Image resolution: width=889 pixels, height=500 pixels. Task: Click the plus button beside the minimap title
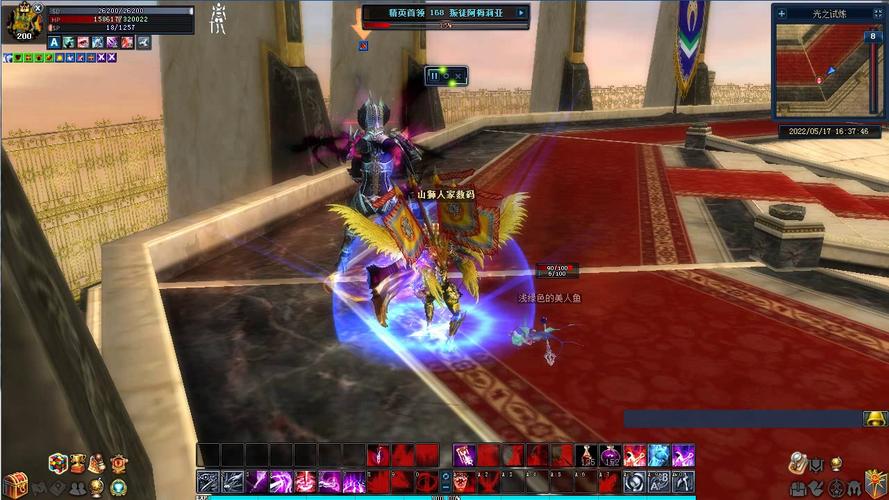pos(781,13)
